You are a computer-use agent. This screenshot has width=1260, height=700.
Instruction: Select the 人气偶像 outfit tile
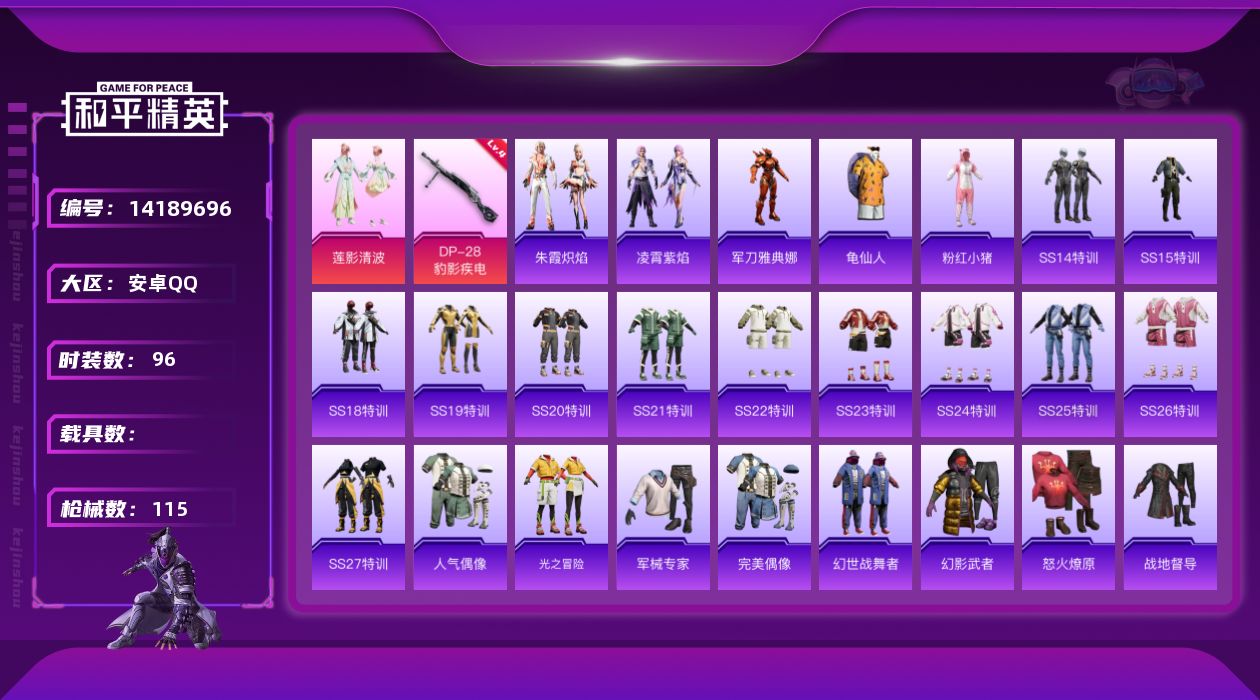[460, 516]
